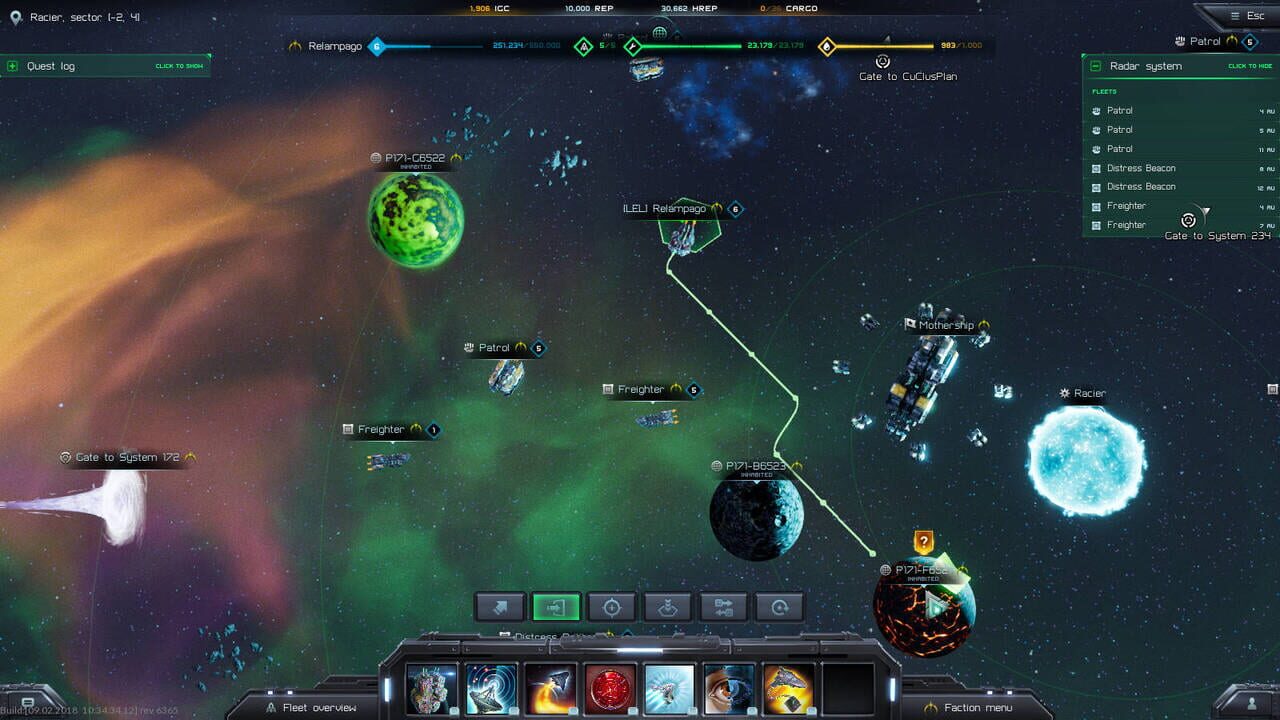Toggle the repeat command icon above the hotbar

tap(778, 607)
